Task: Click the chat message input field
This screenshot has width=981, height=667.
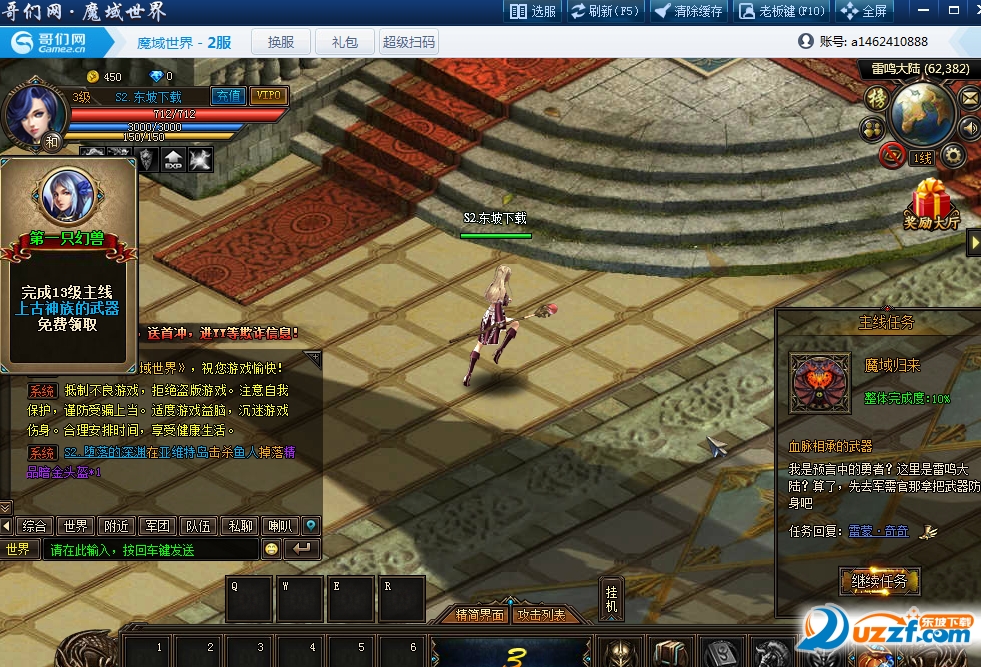Action: (x=150, y=550)
